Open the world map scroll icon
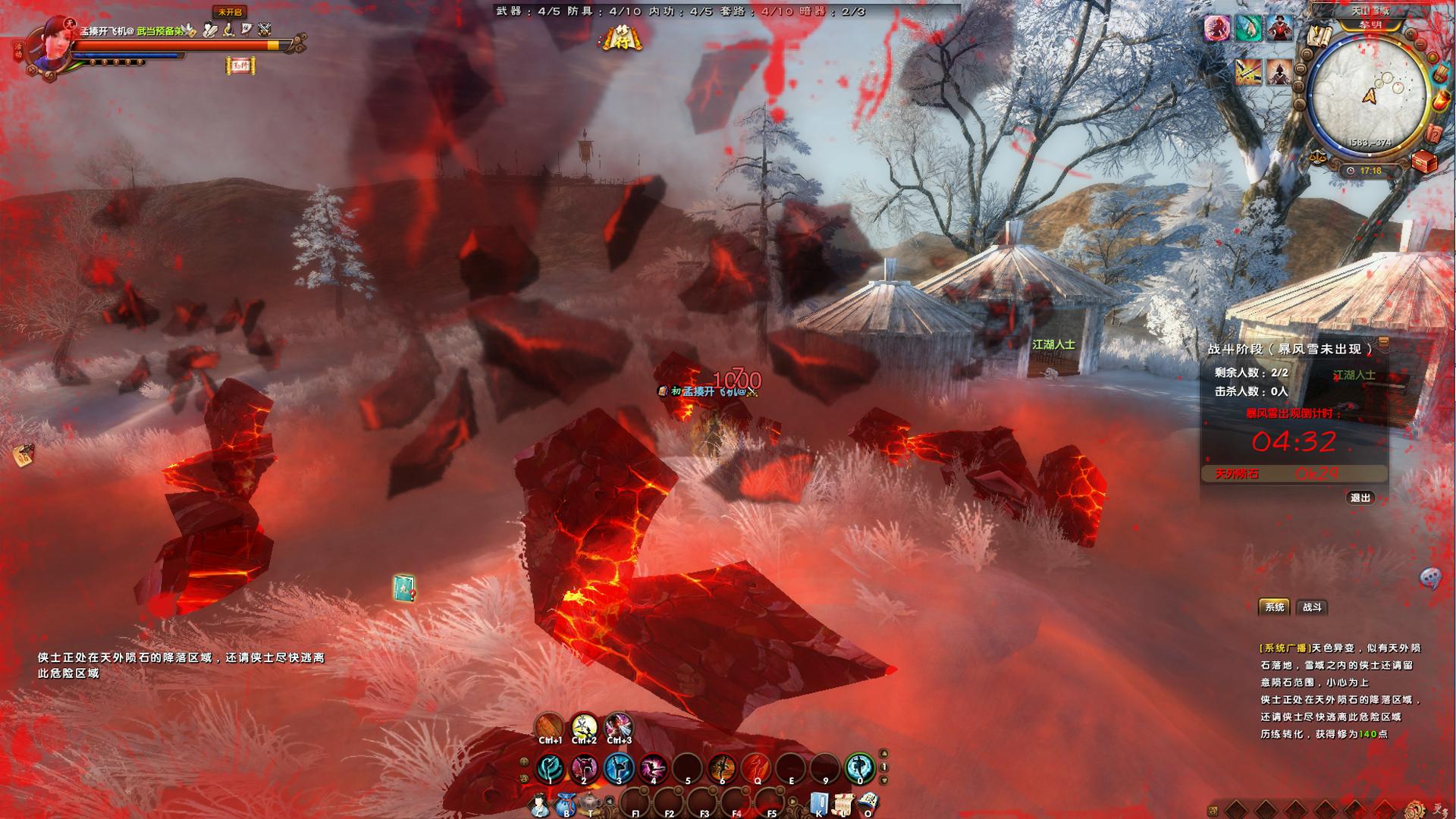 pyautogui.click(x=1320, y=36)
